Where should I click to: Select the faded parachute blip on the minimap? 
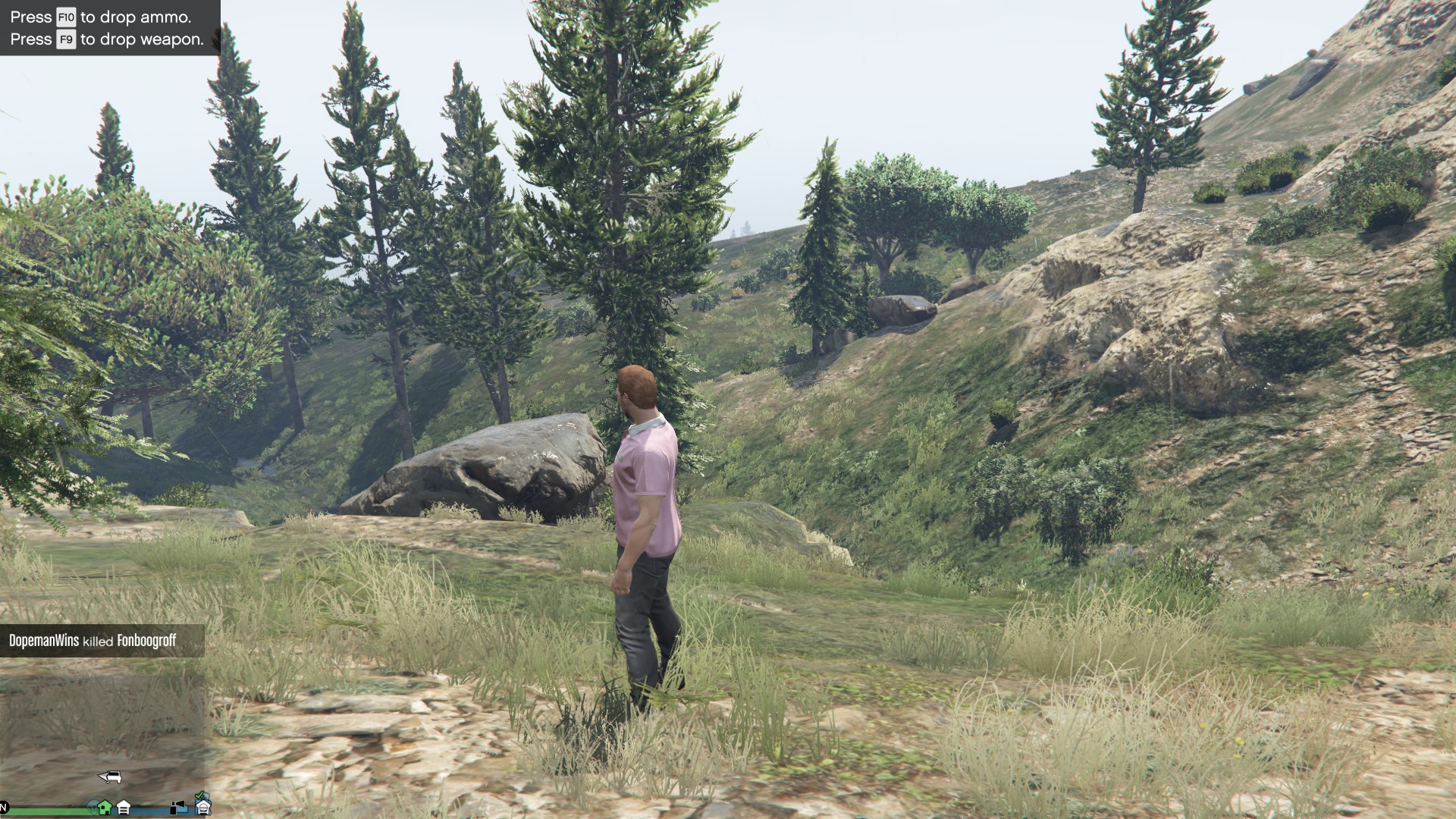pos(93,806)
